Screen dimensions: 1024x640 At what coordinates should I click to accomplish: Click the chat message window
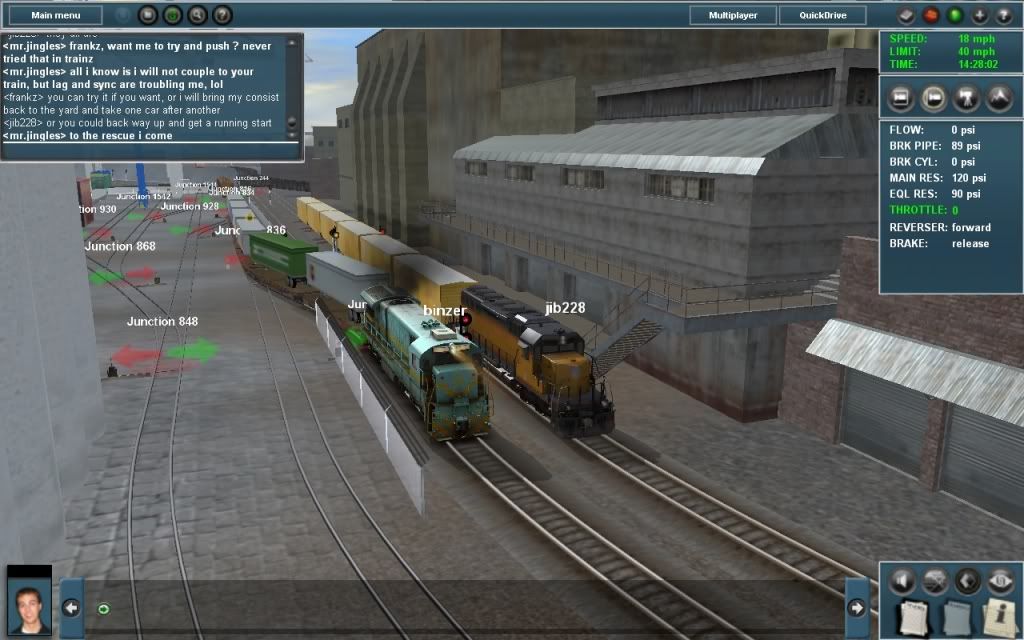(x=145, y=90)
